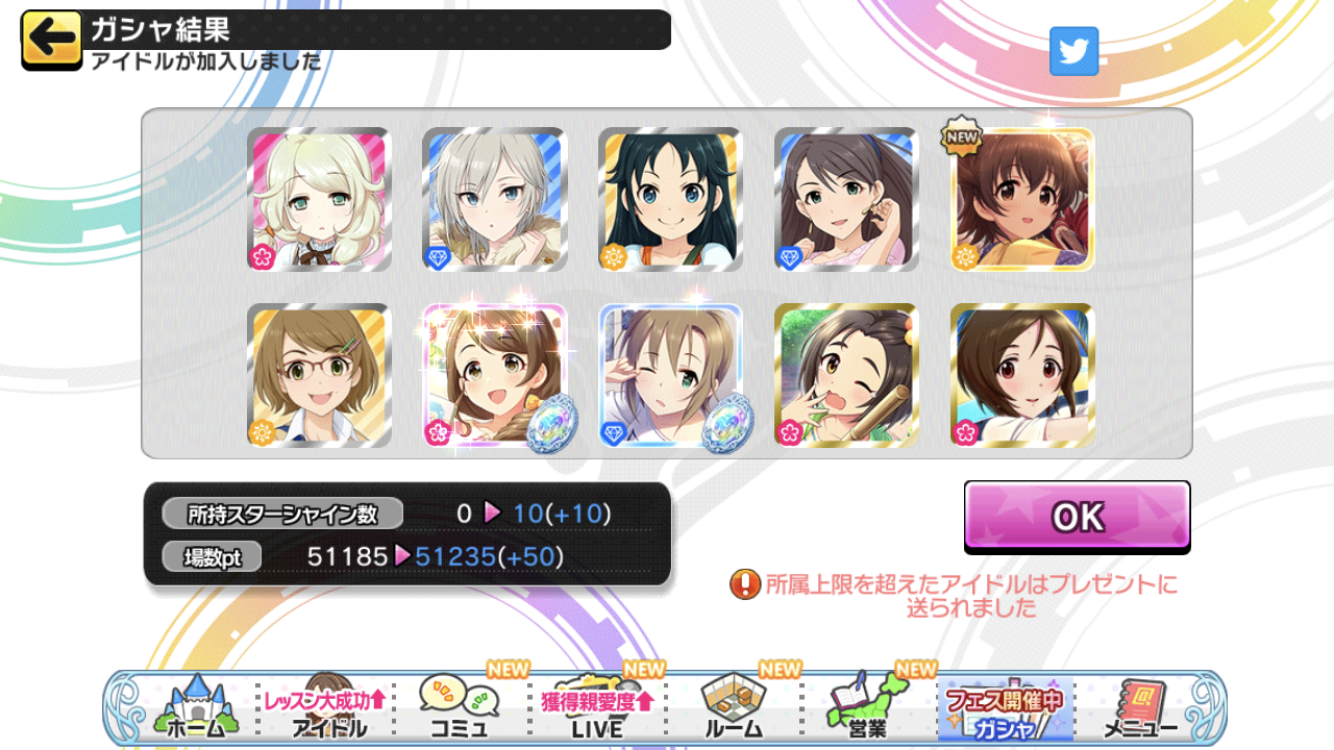1334x750 pixels.
Task: Confirm gacha results with OK button
Action: [x=1077, y=516]
